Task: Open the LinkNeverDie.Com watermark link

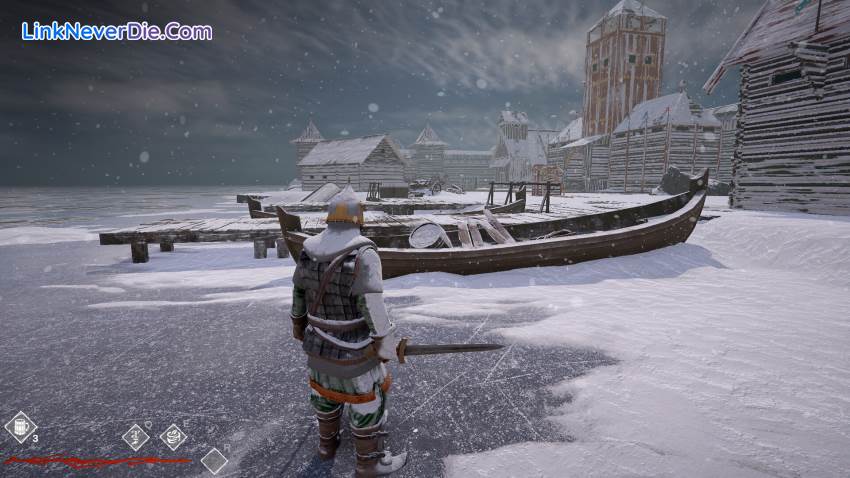Action: pyautogui.click(x=117, y=31)
